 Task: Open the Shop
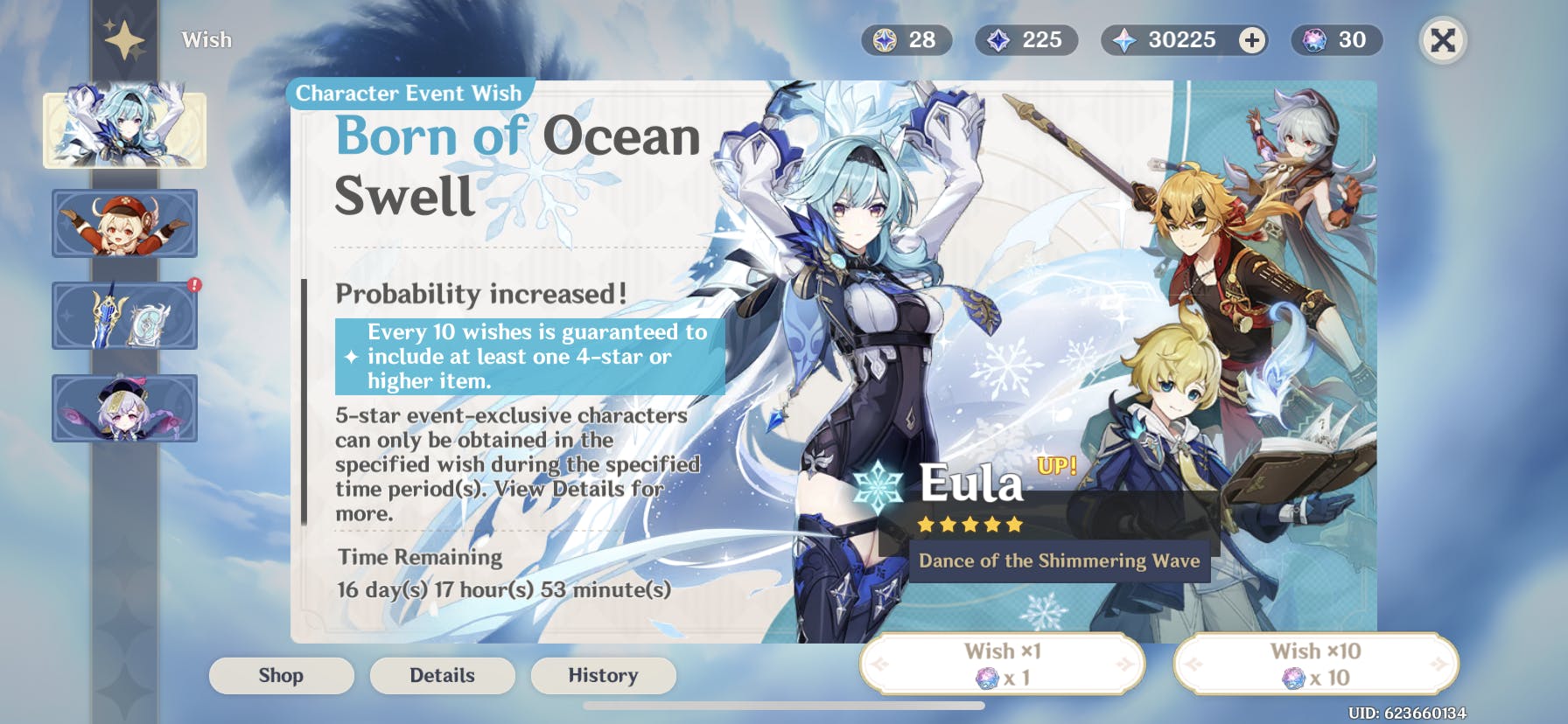pyautogui.click(x=281, y=675)
